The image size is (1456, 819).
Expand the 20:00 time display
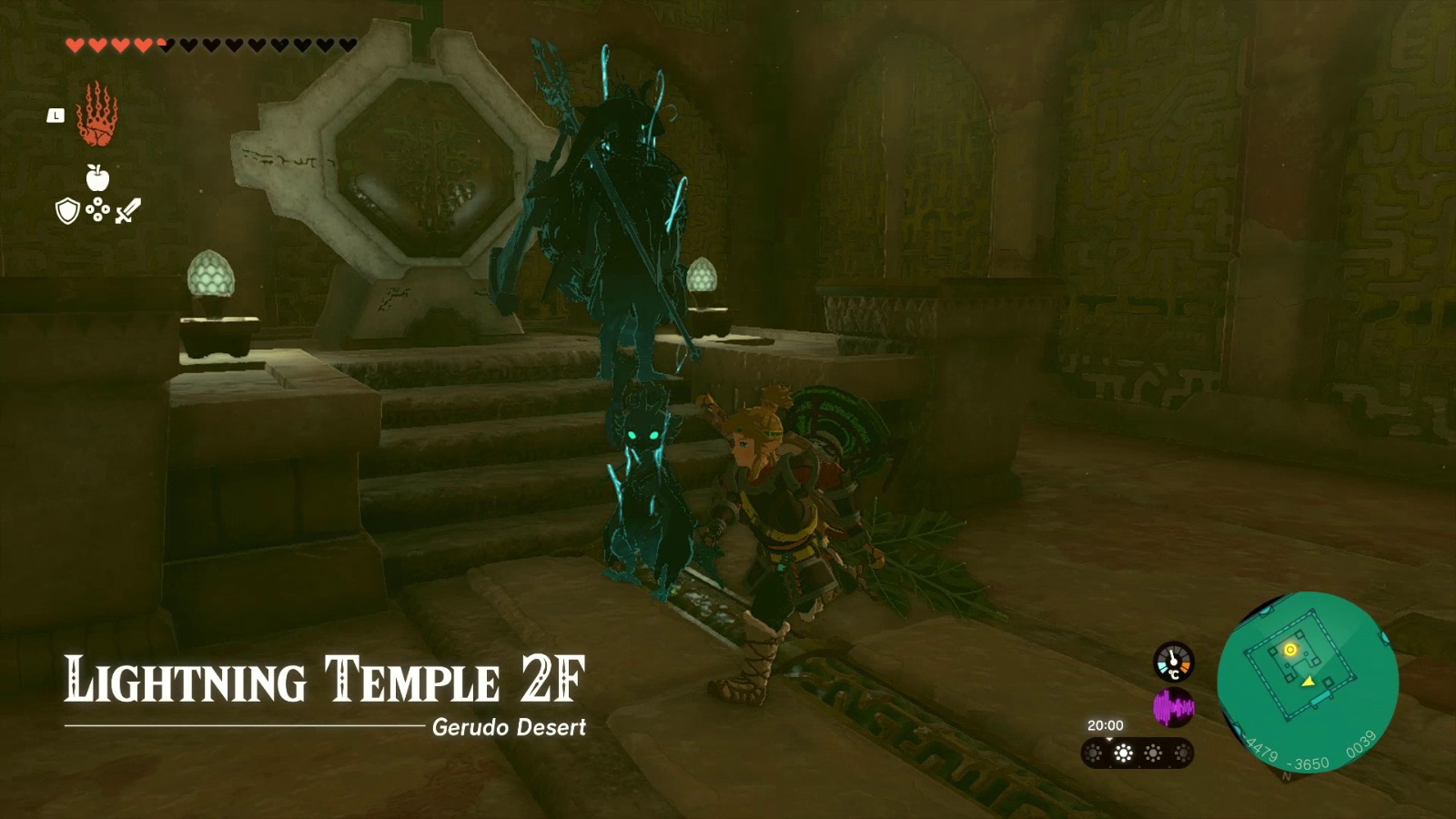(x=1106, y=724)
